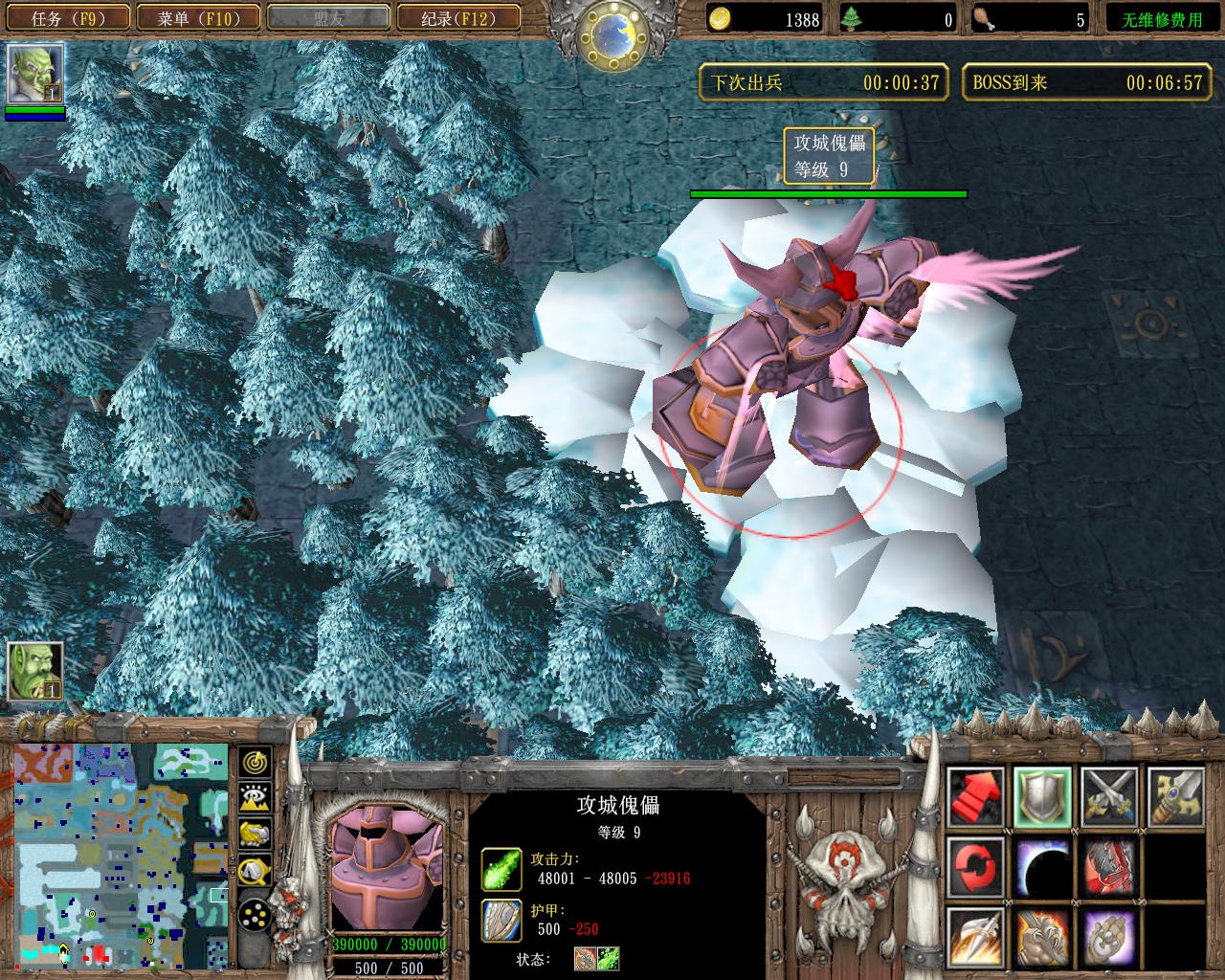Toggle creep camp display on minimap
Image resolution: width=1225 pixels, height=980 pixels.
pyautogui.click(x=255, y=870)
